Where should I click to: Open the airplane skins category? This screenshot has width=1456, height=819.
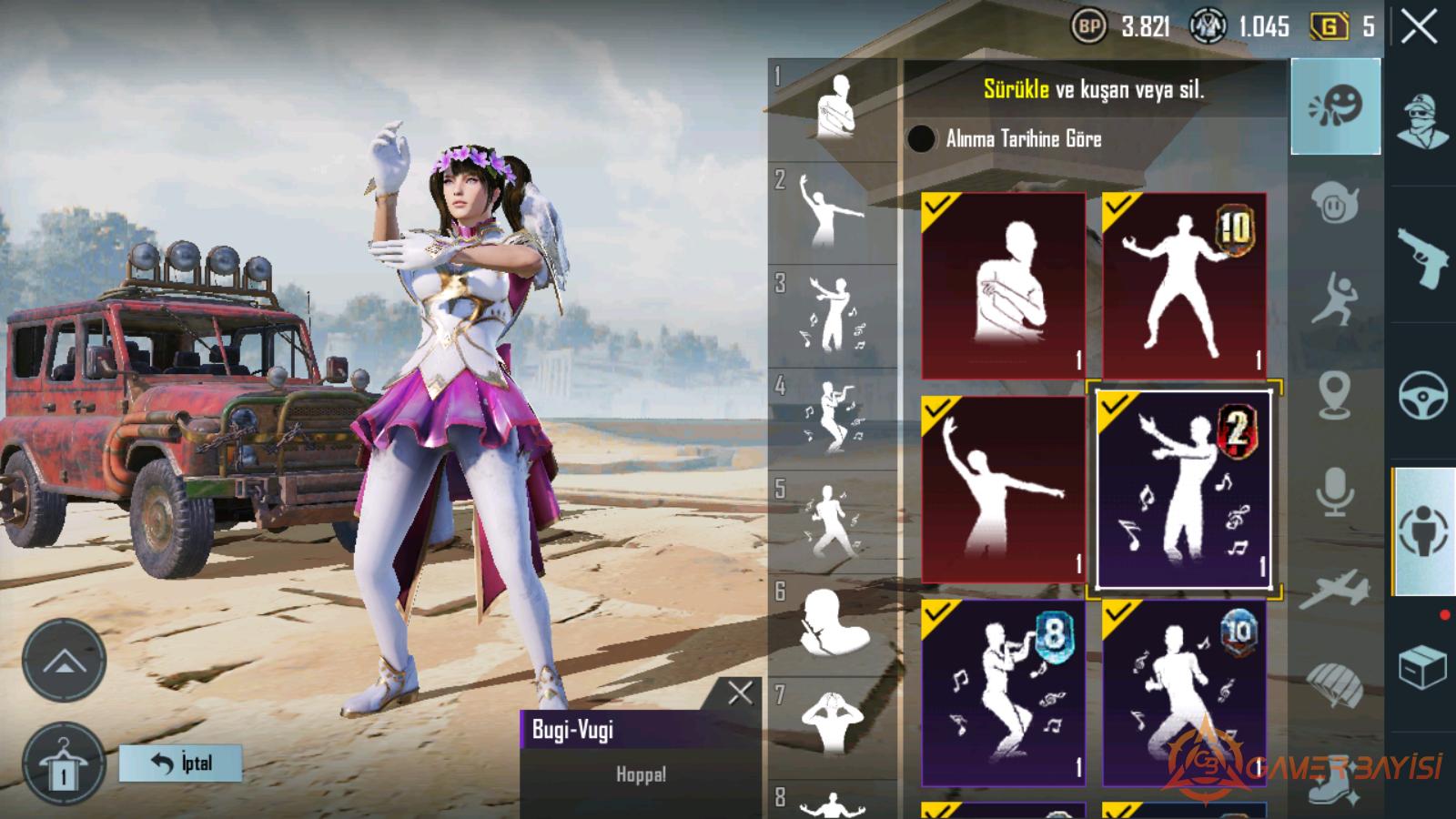click(1335, 589)
